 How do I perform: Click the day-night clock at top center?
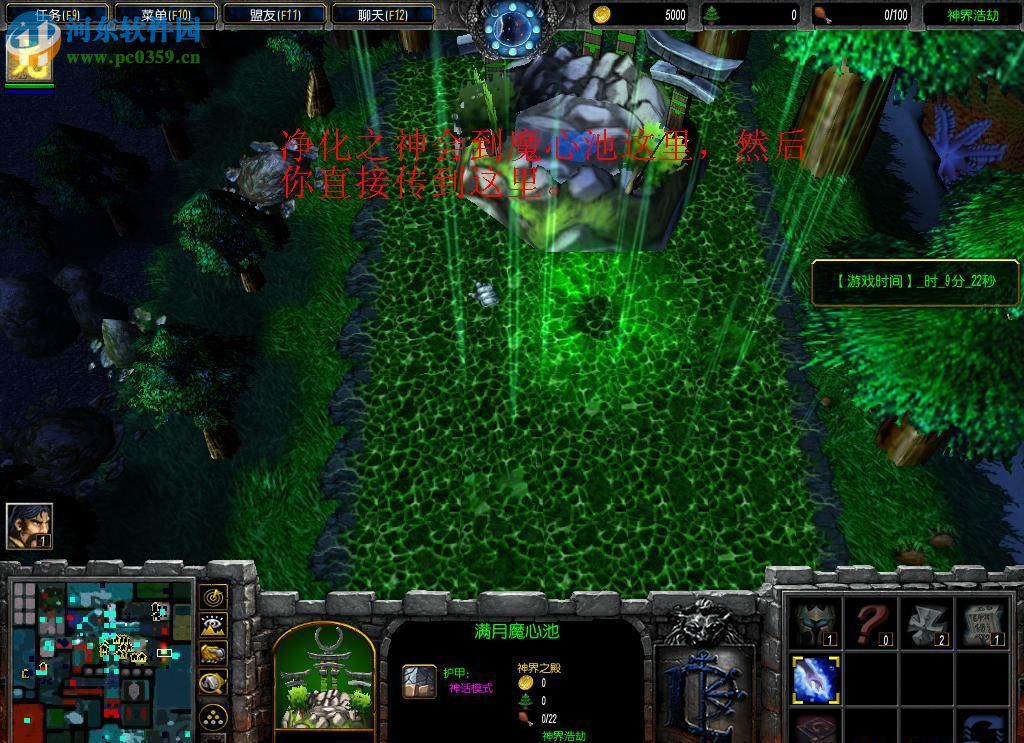pyautogui.click(x=510, y=27)
